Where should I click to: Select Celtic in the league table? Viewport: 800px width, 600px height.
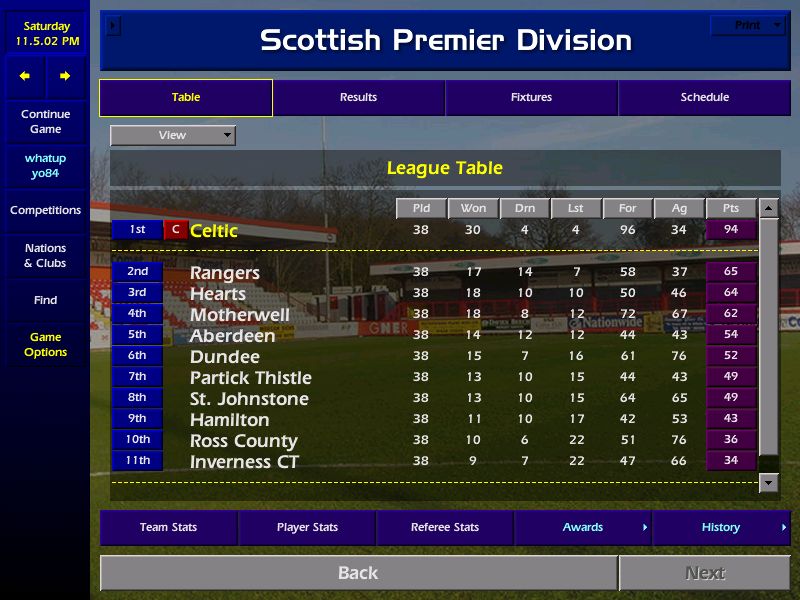click(214, 231)
